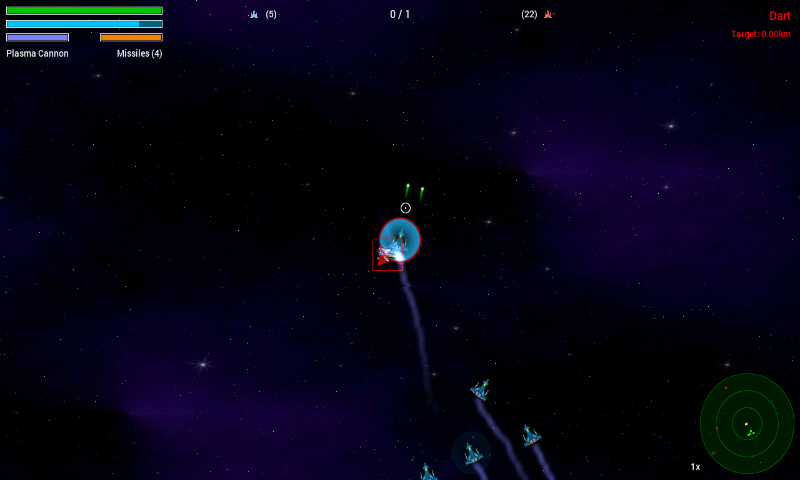Screen dimensions: 800x480
Task: Choose the Missiles (4) weapon label
Action: [139, 54]
